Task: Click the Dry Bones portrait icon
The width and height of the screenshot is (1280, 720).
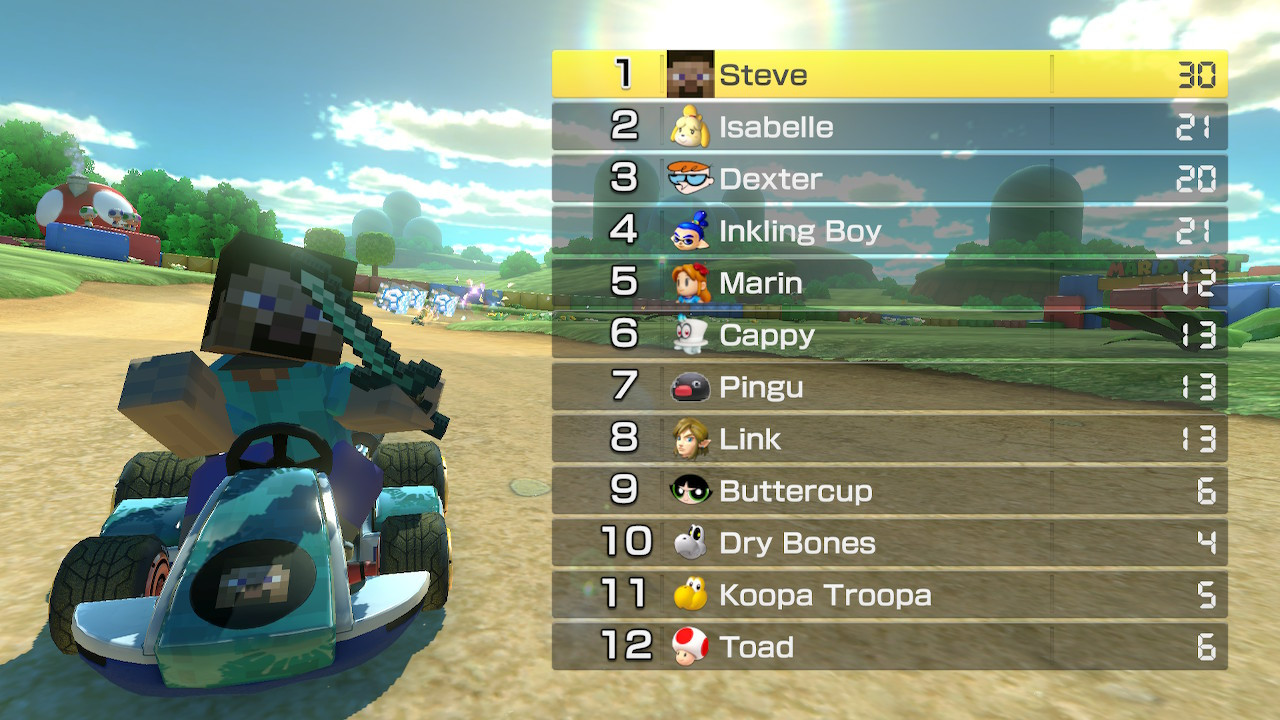Action: pos(691,543)
